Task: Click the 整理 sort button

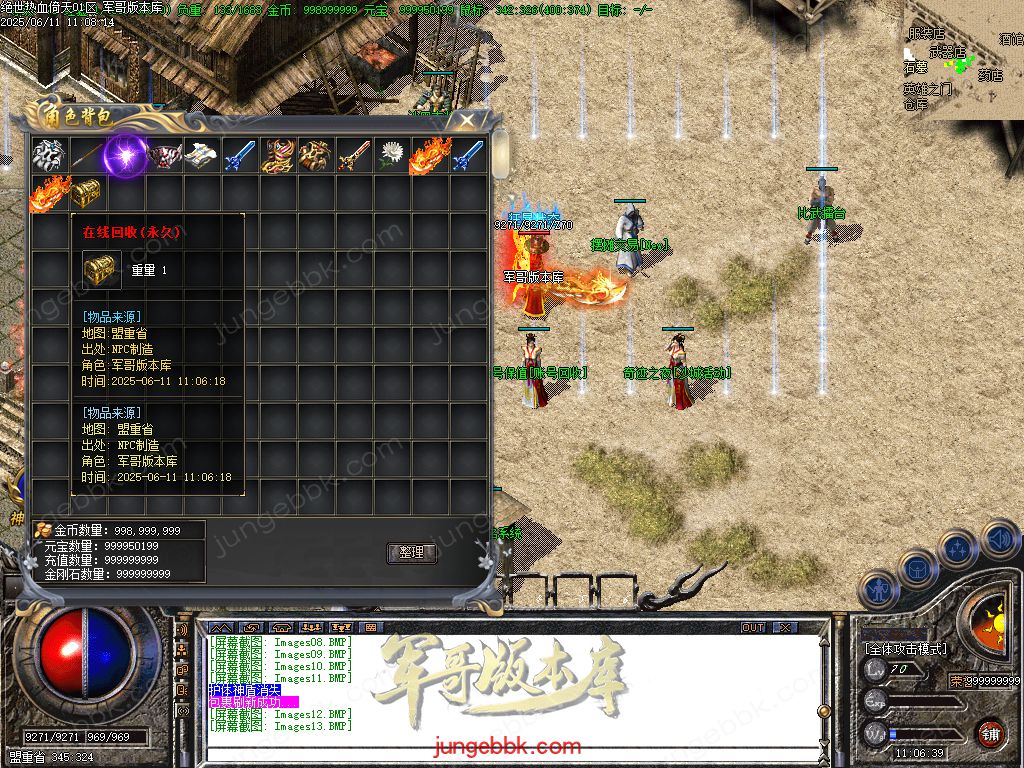Action: click(411, 552)
